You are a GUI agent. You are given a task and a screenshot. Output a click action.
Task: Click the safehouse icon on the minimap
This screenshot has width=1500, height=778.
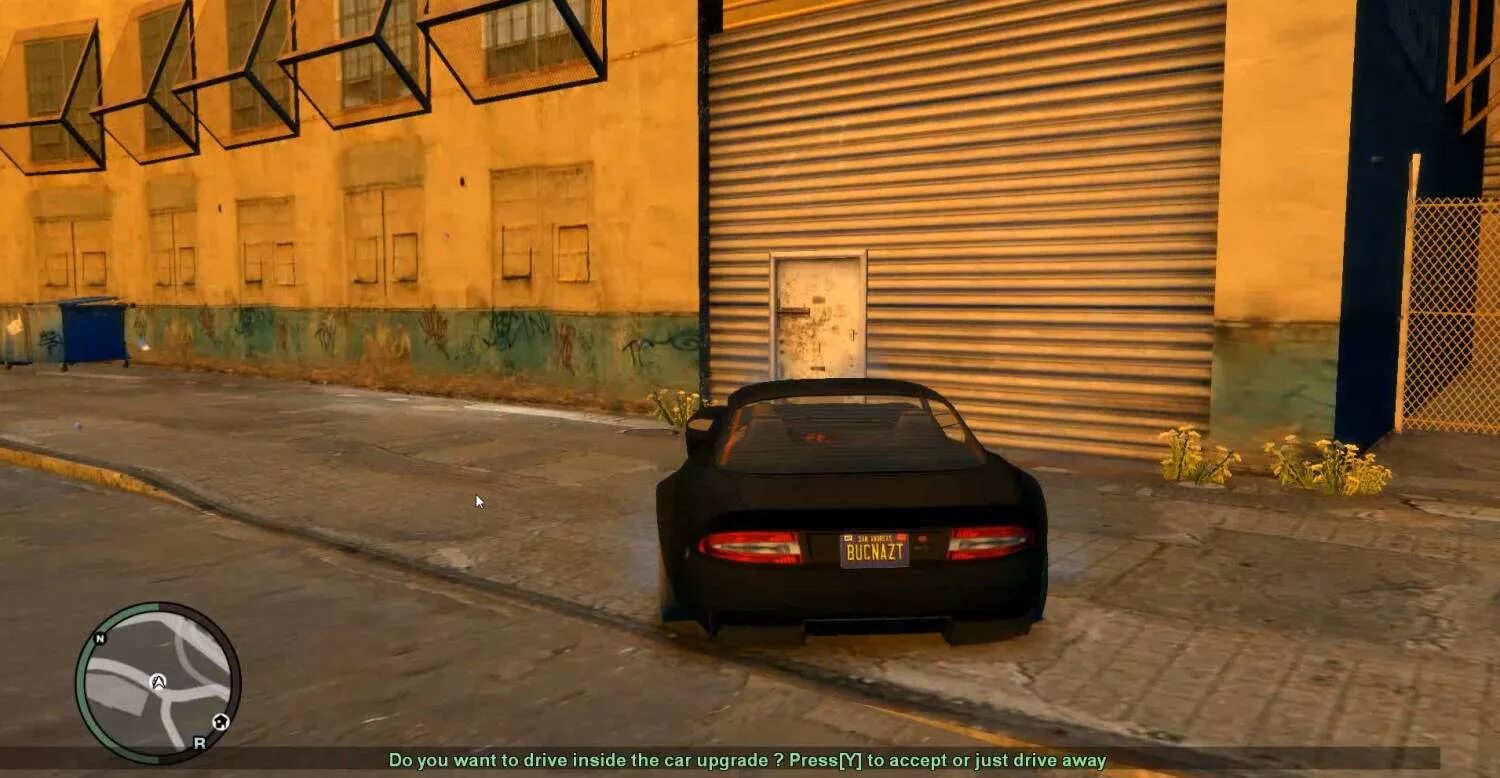click(220, 721)
